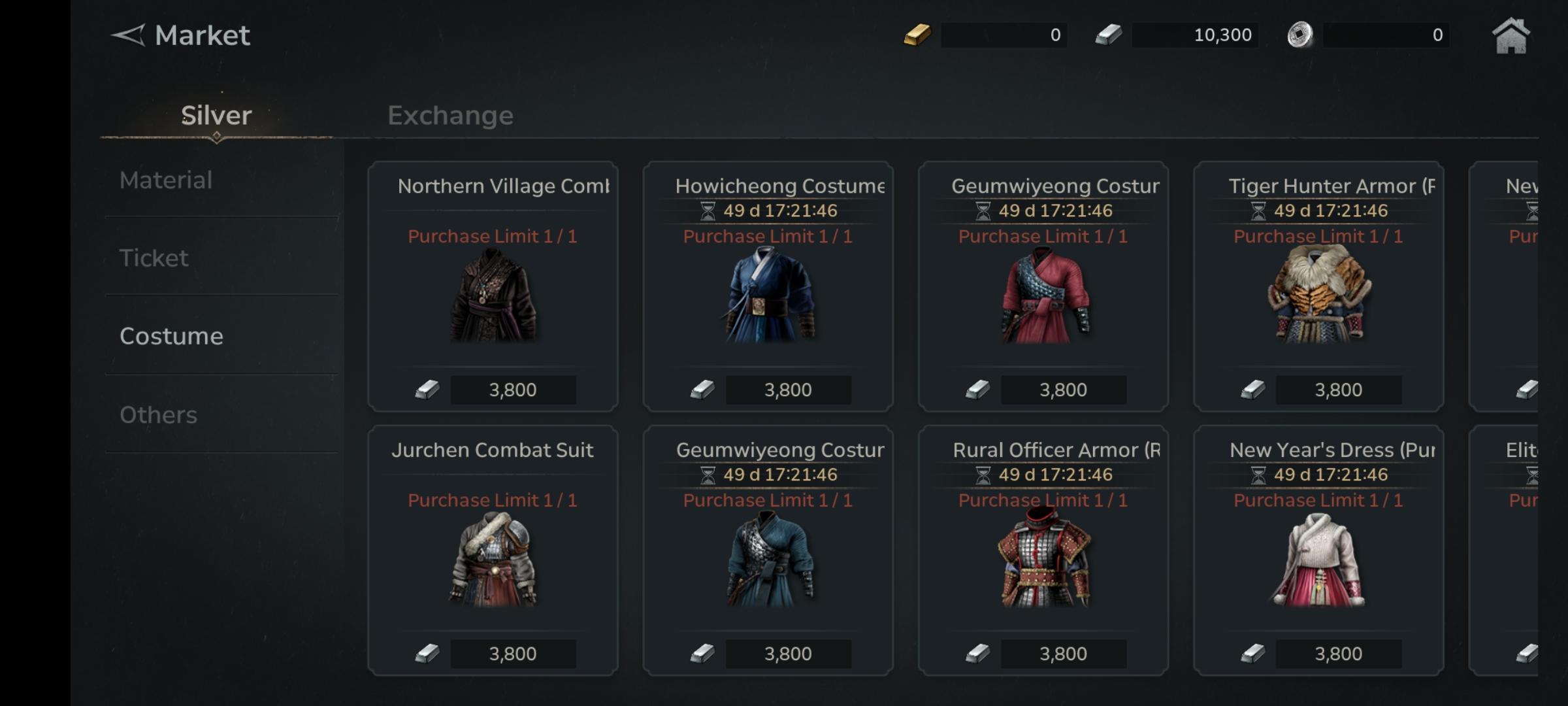1568x706 pixels.
Task: Choose the Tiger Hunter Armor card
Action: point(1318,286)
